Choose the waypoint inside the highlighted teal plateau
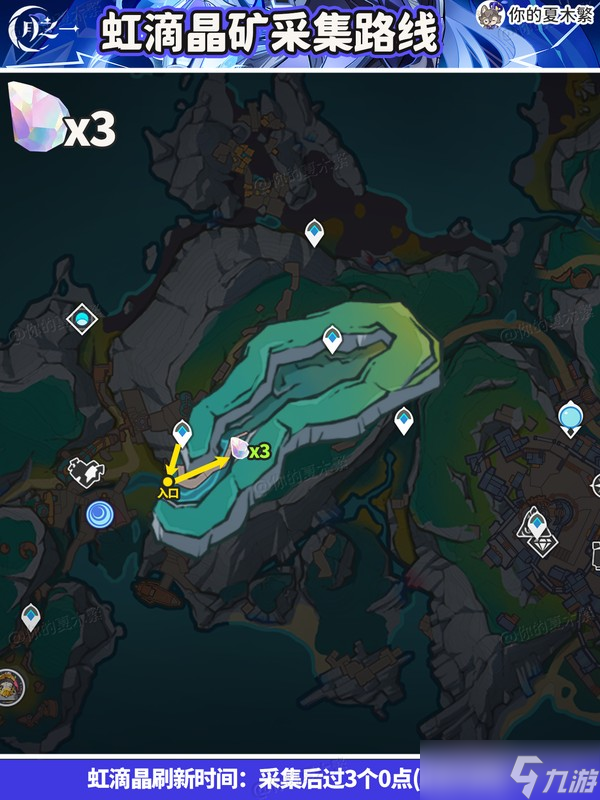Screen dimensions: 600x800 pyautogui.click(x=332, y=341)
